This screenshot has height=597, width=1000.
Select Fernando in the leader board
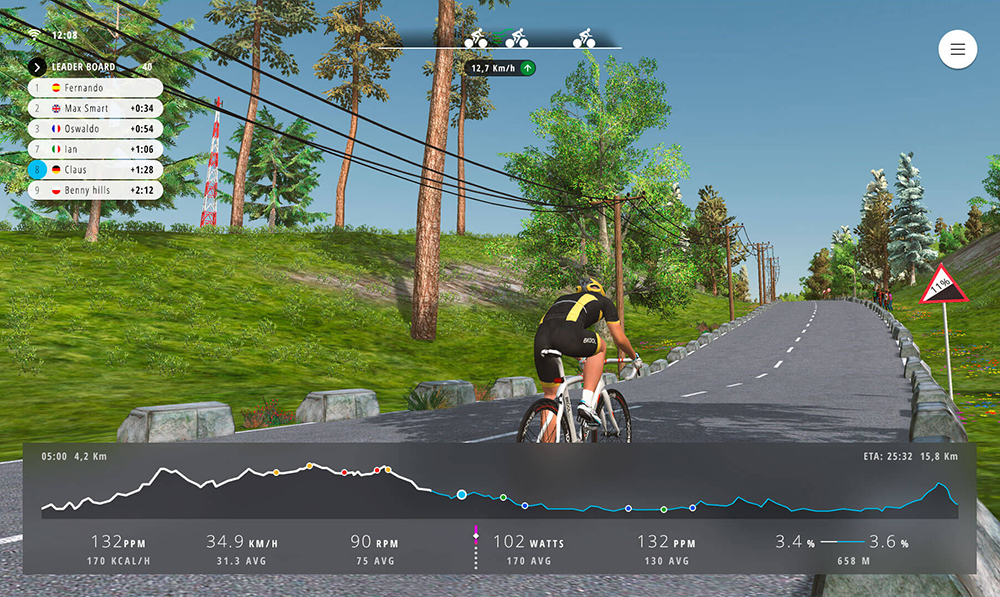(95, 88)
